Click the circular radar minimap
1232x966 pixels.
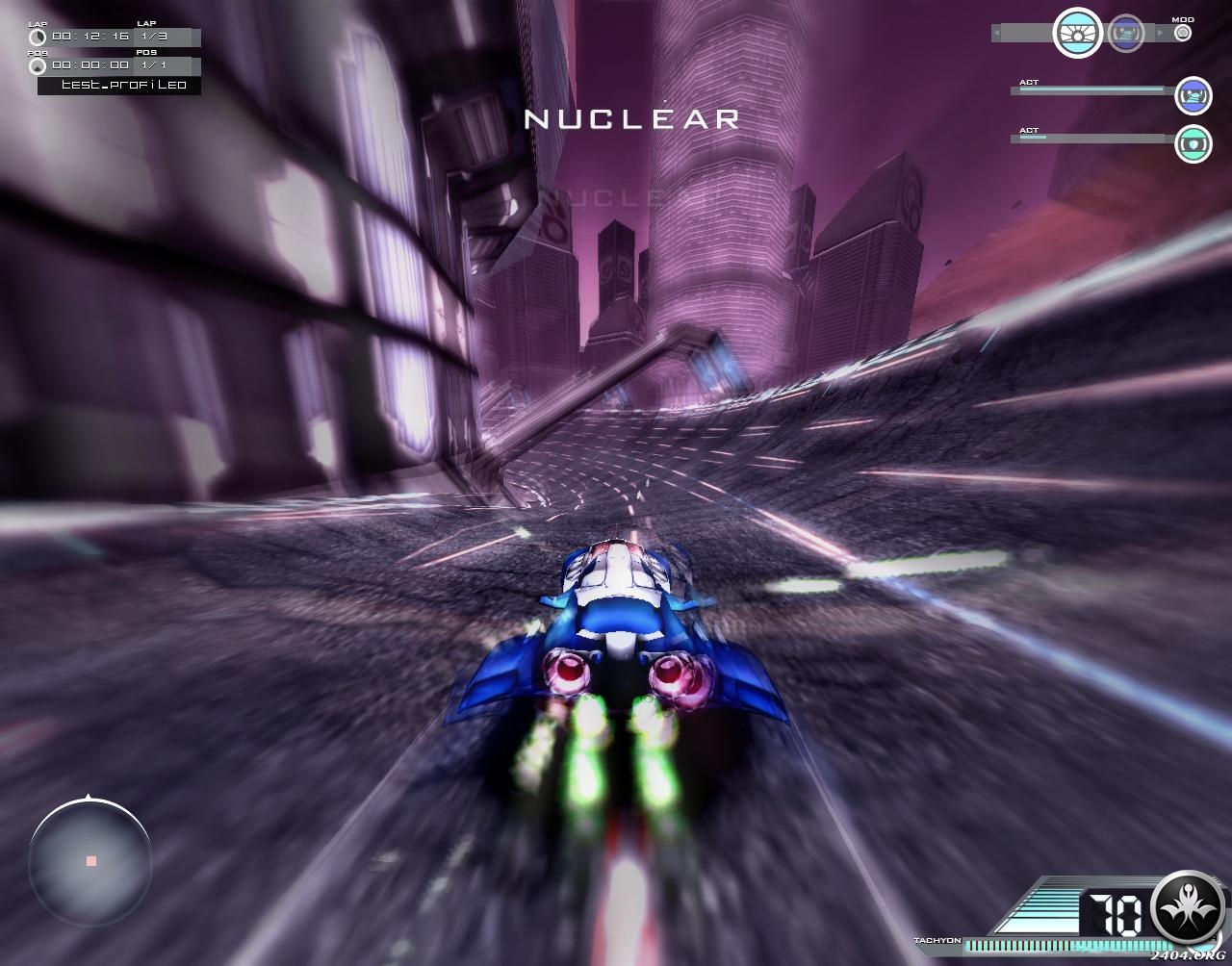pos(90,860)
